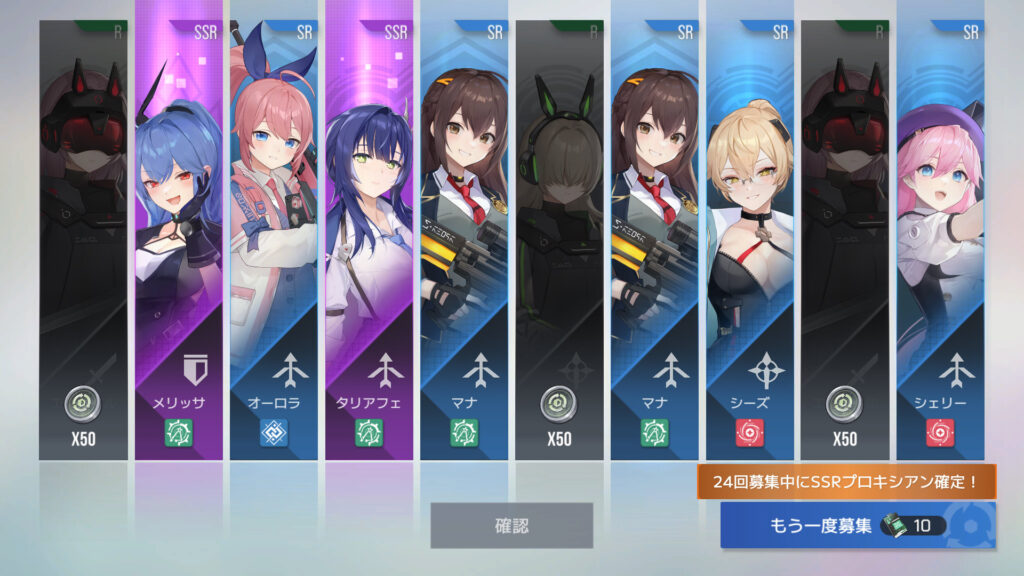Select the シーズ SR character card

pyautogui.click(x=750, y=240)
